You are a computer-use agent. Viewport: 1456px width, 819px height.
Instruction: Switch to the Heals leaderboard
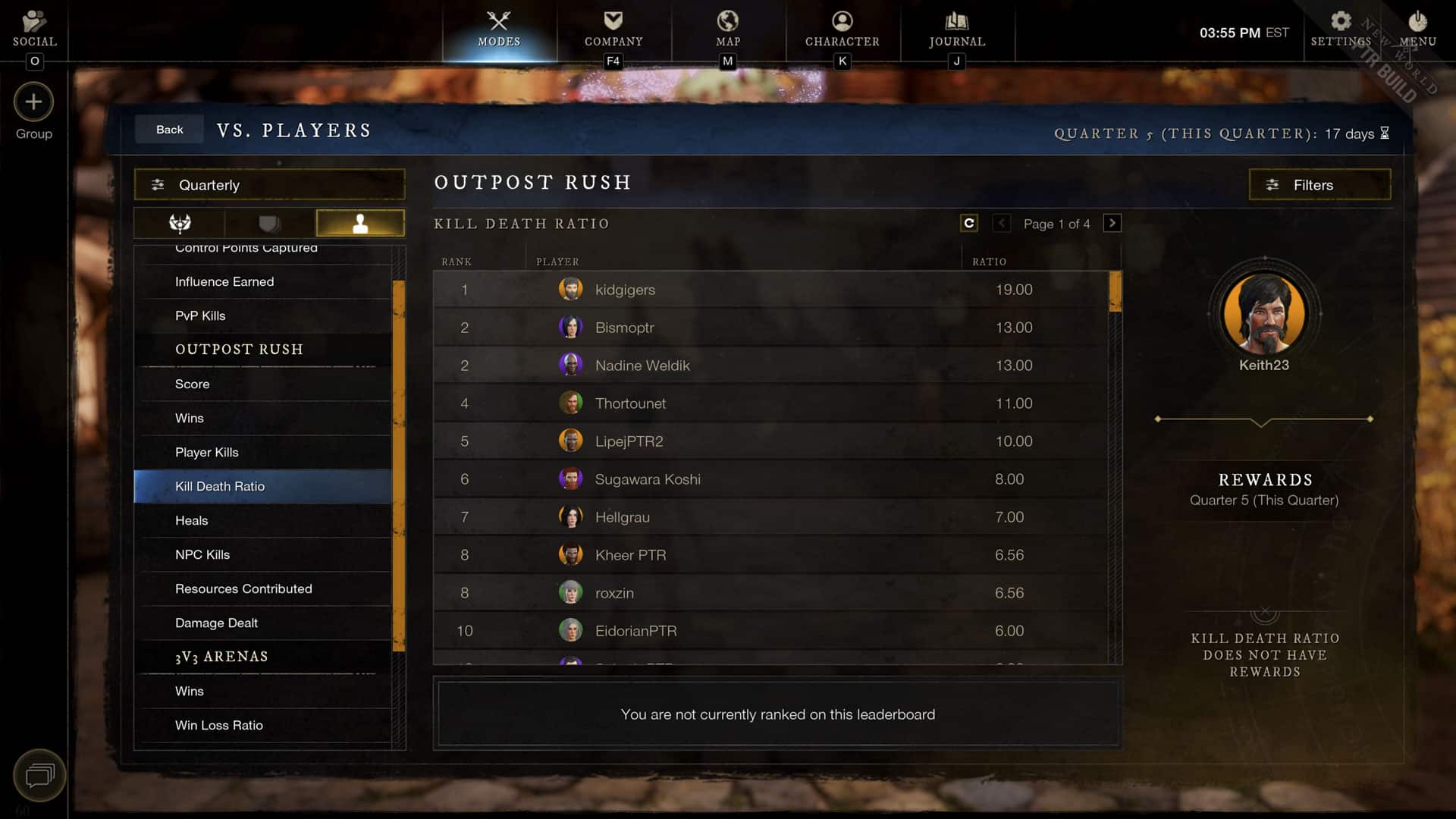click(x=192, y=520)
